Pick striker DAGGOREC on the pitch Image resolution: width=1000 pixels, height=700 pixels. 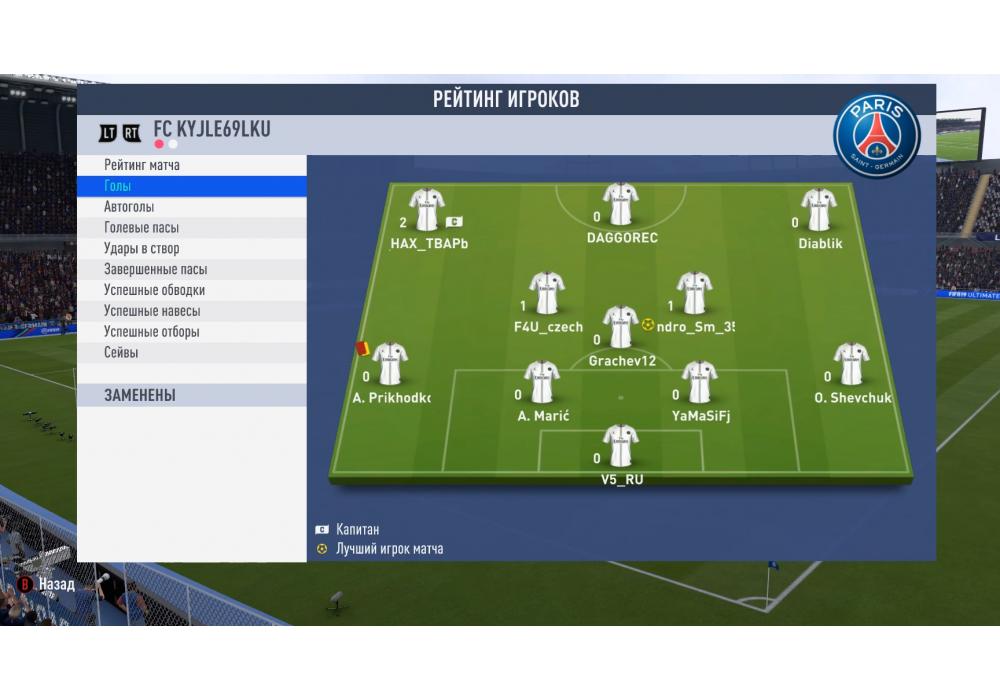click(x=620, y=205)
